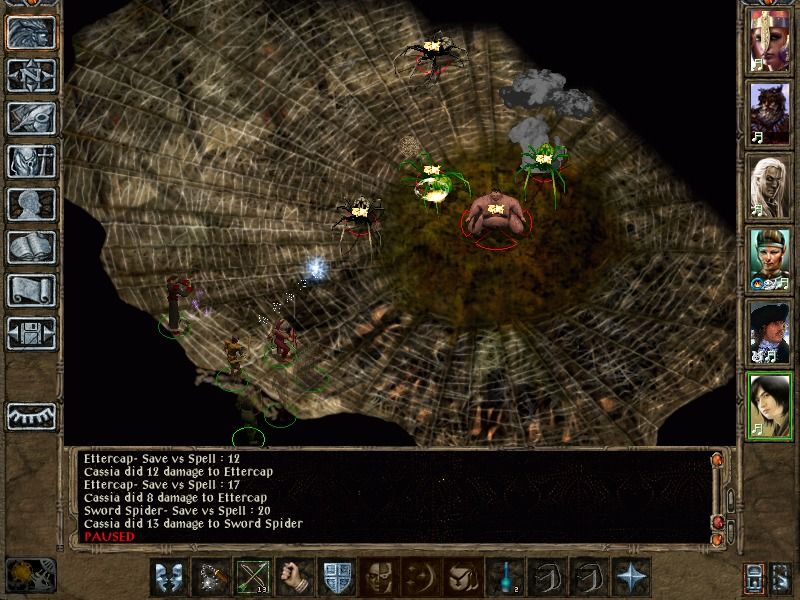Select the bearded party member portrait

pyautogui.click(x=770, y=117)
